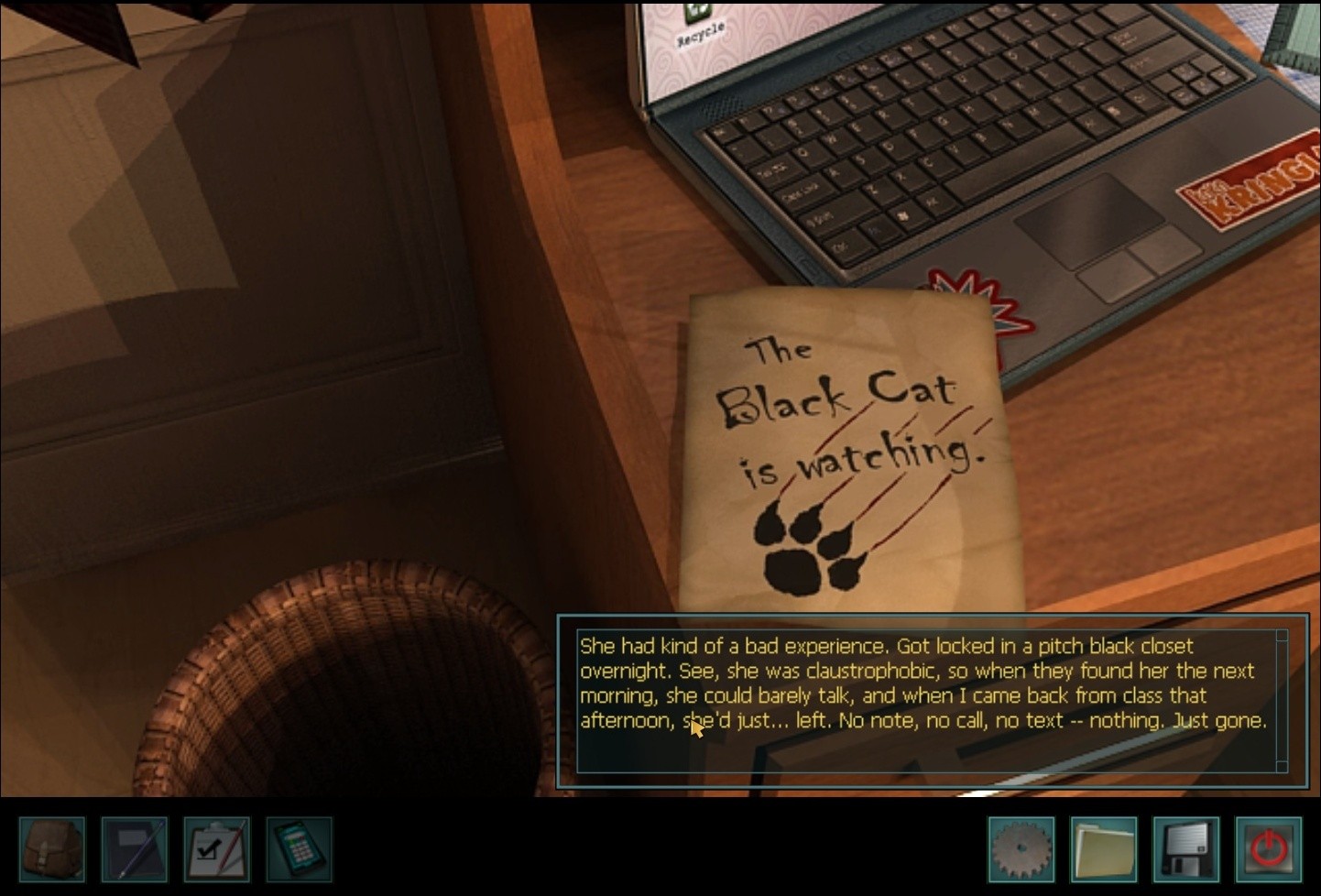The height and width of the screenshot is (896, 1321).
Task: Save the game with the floppy disk
Action: 1186,849
